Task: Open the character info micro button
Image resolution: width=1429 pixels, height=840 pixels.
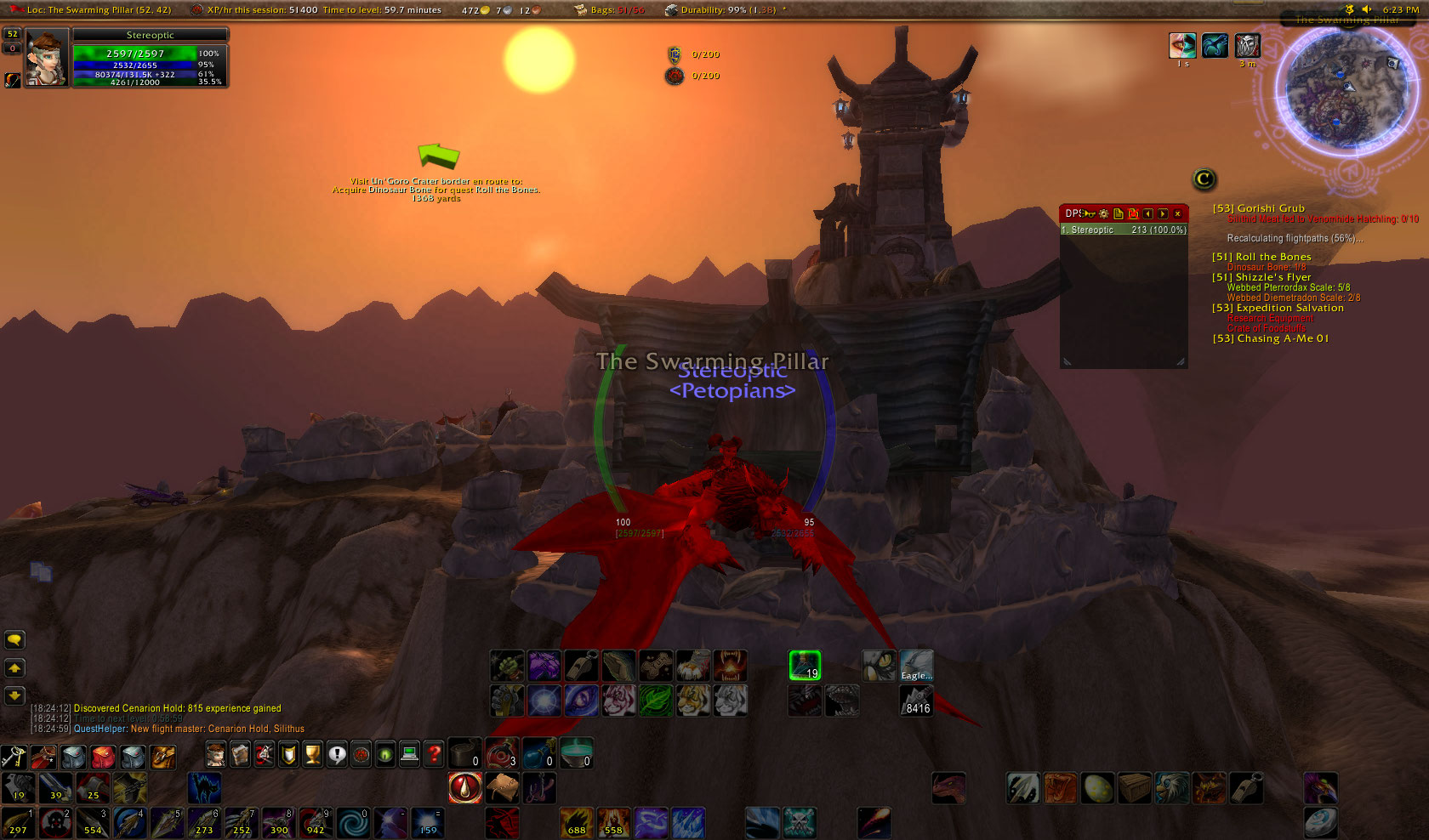Action: [x=216, y=754]
